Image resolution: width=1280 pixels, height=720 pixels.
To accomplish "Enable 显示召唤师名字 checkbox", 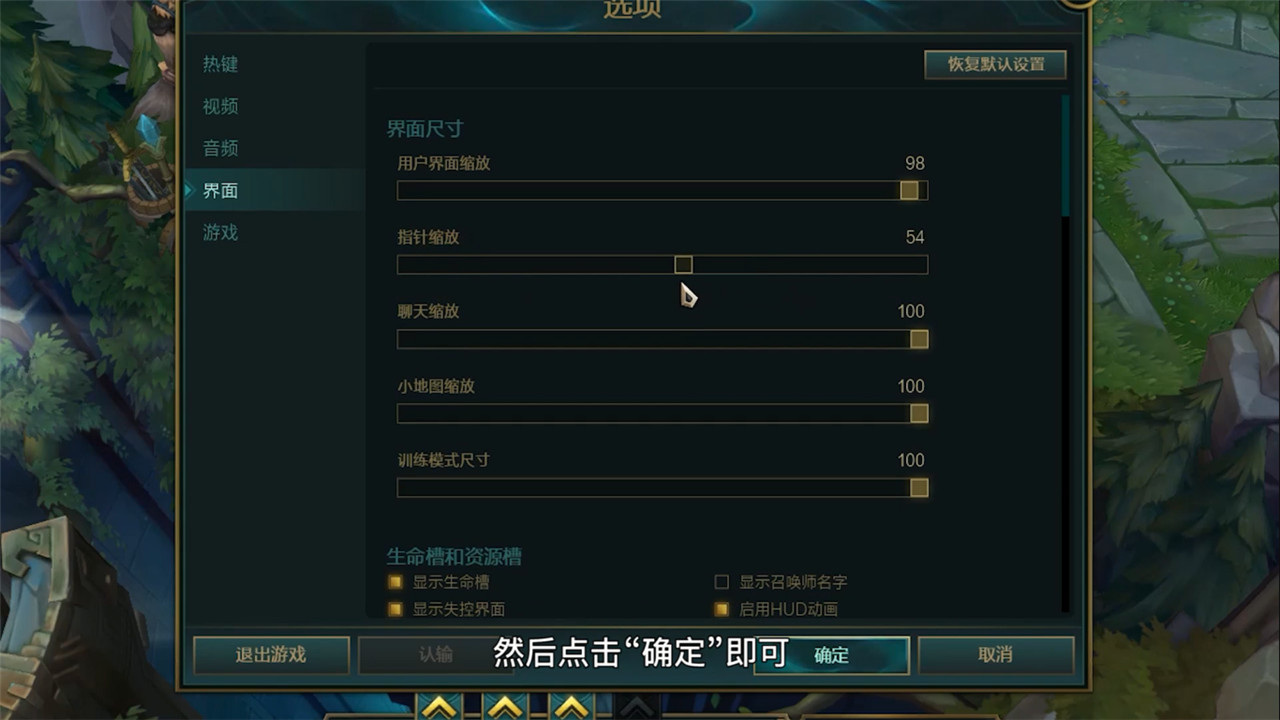I will [722, 583].
